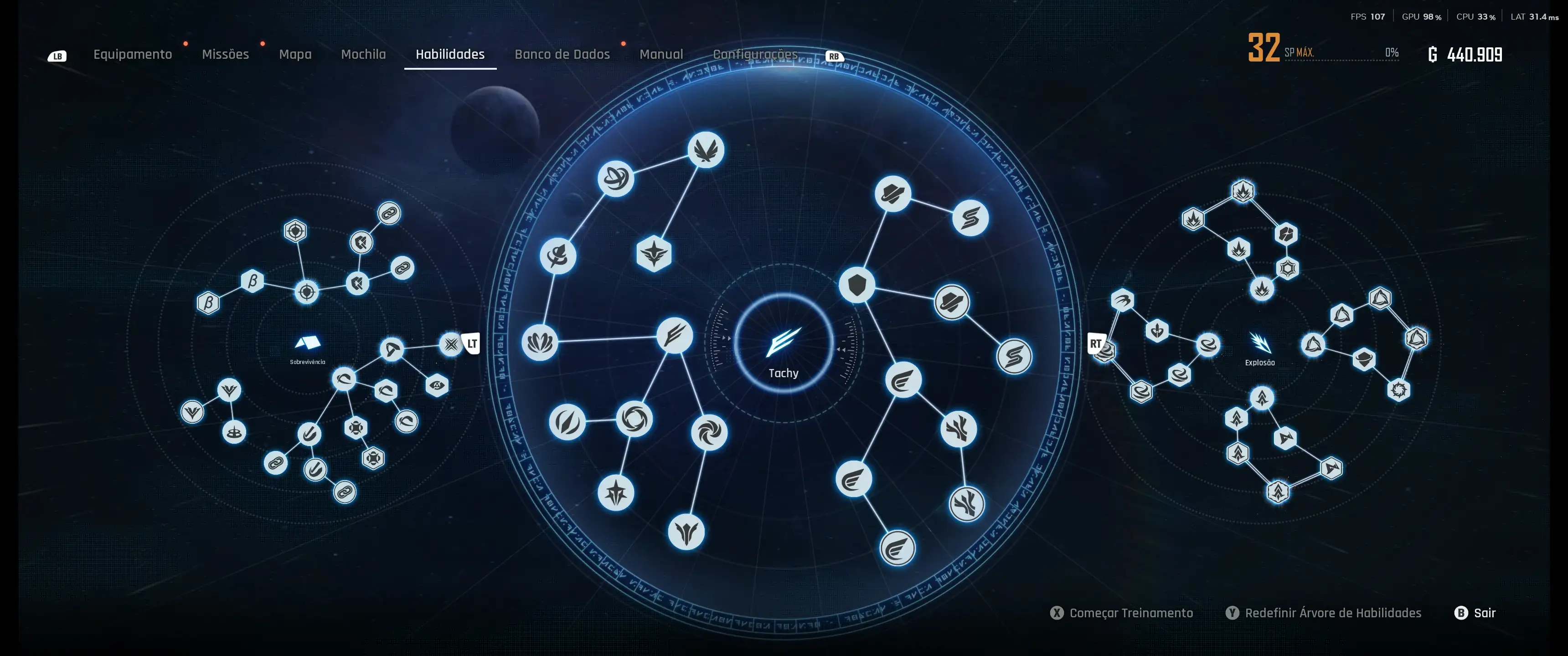The width and height of the screenshot is (1568, 656).
Task: Show the Manual tab
Action: pyautogui.click(x=661, y=54)
